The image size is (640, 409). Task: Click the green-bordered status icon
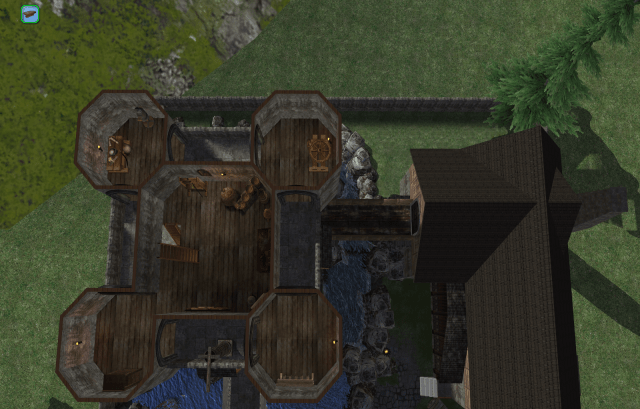click(30, 13)
